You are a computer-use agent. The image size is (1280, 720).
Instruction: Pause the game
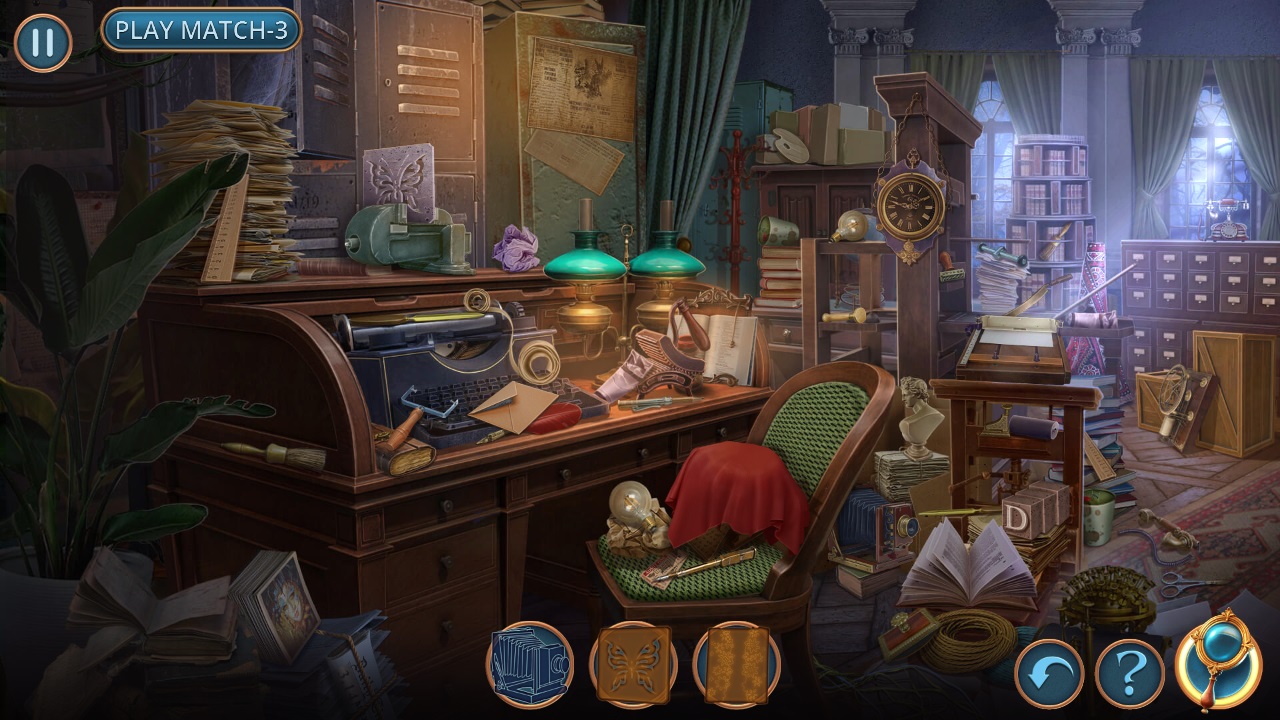(x=43, y=43)
